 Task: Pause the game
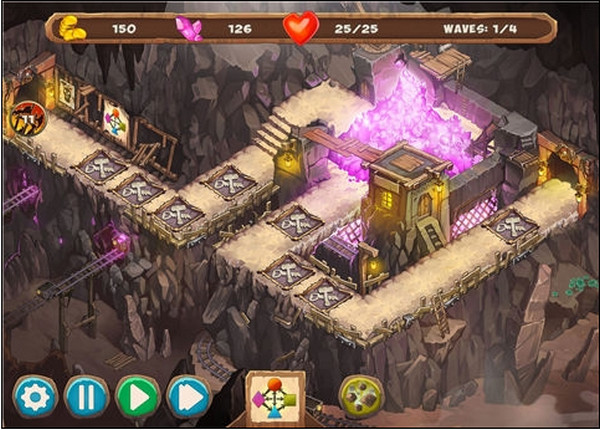click(x=86, y=397)
